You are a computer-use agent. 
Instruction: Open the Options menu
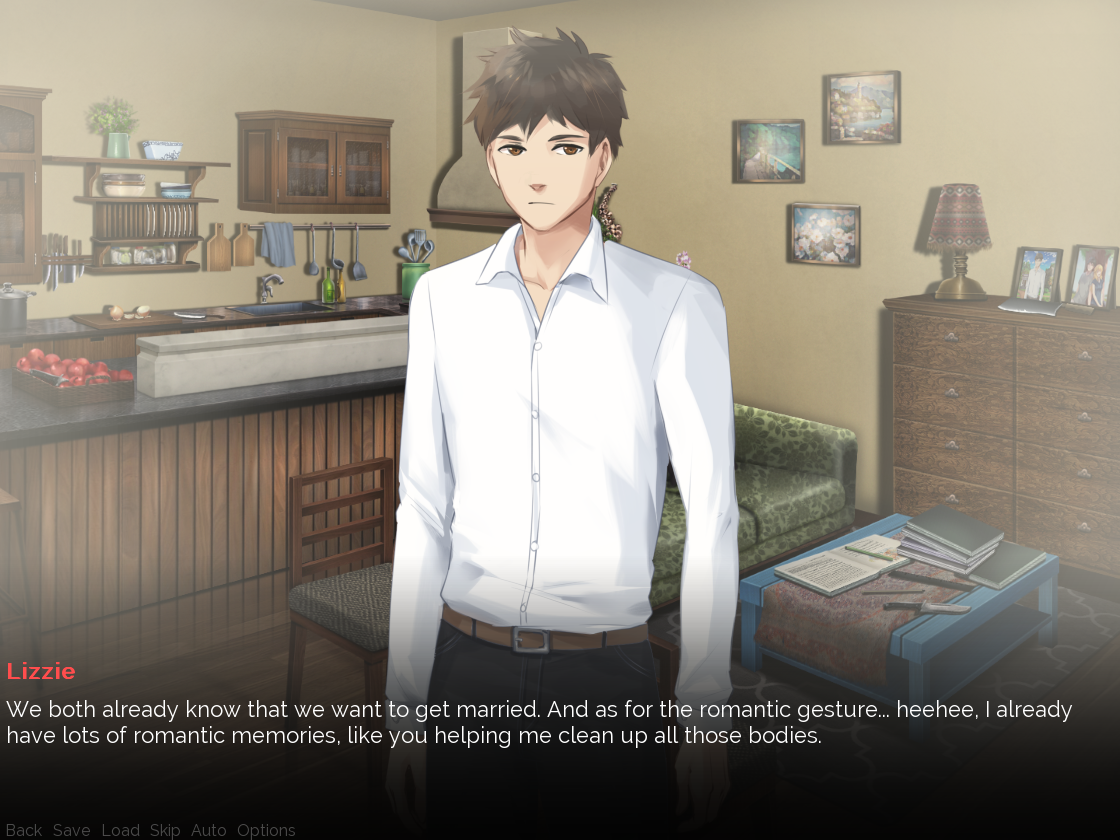[x=266, y=830]
